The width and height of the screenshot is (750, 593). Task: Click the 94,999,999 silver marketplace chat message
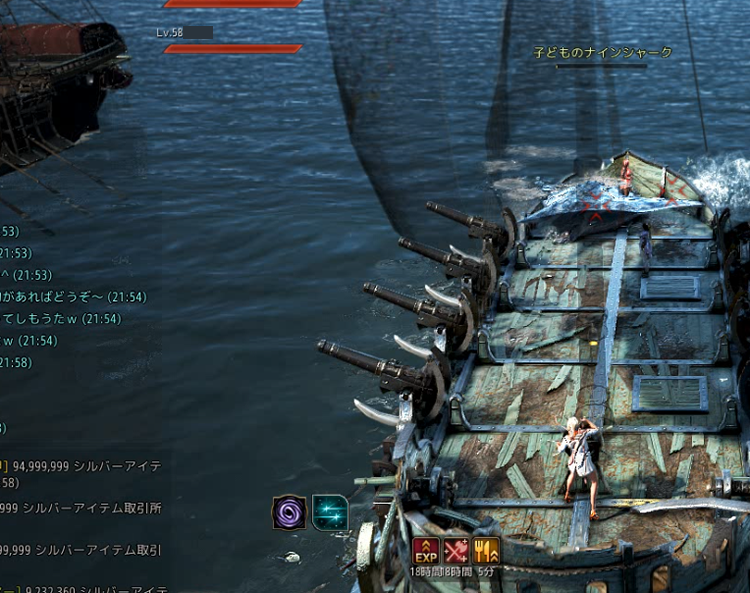pyautogui.click(x=86, y=466)
